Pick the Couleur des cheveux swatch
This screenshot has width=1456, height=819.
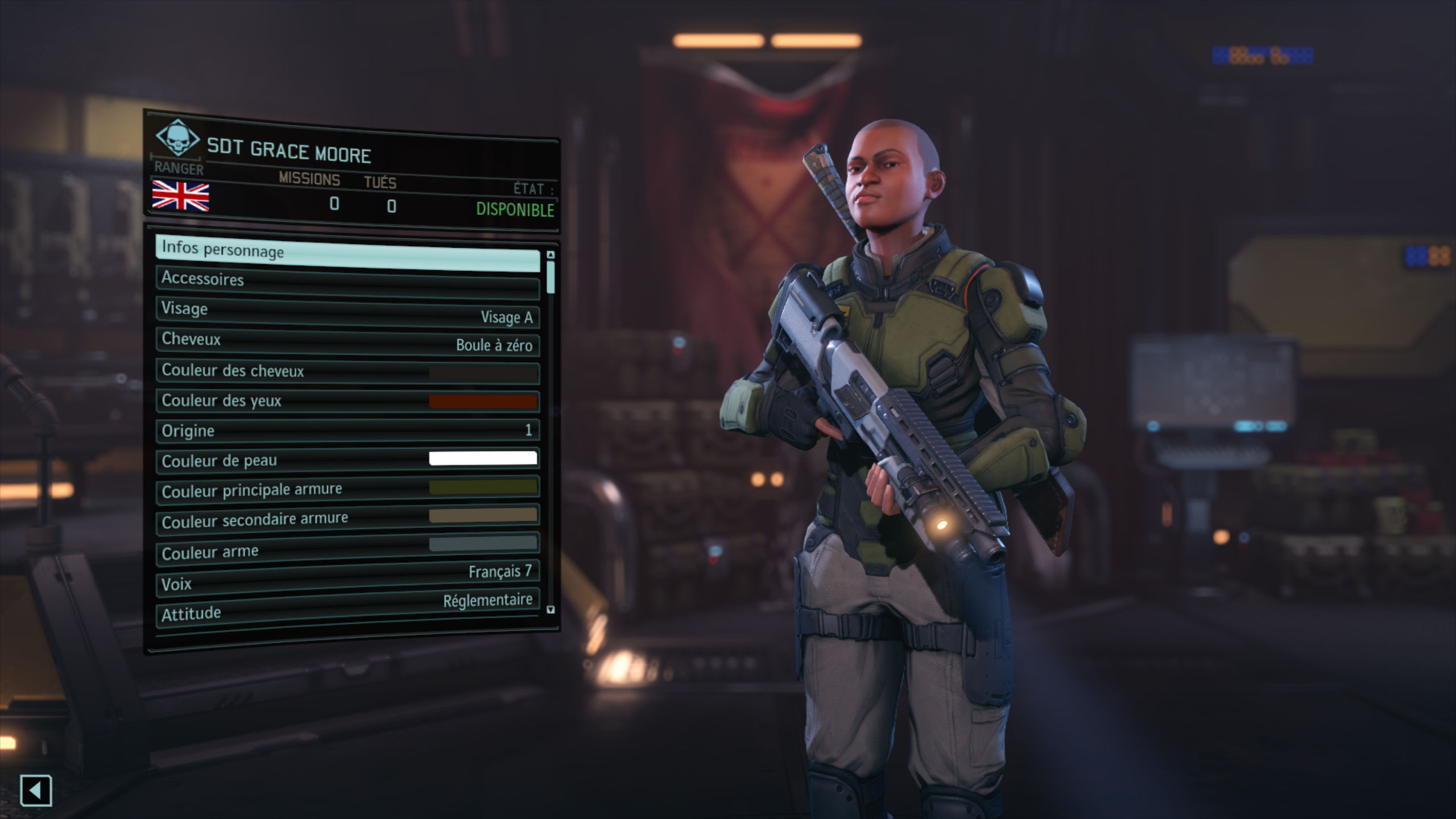482,373
